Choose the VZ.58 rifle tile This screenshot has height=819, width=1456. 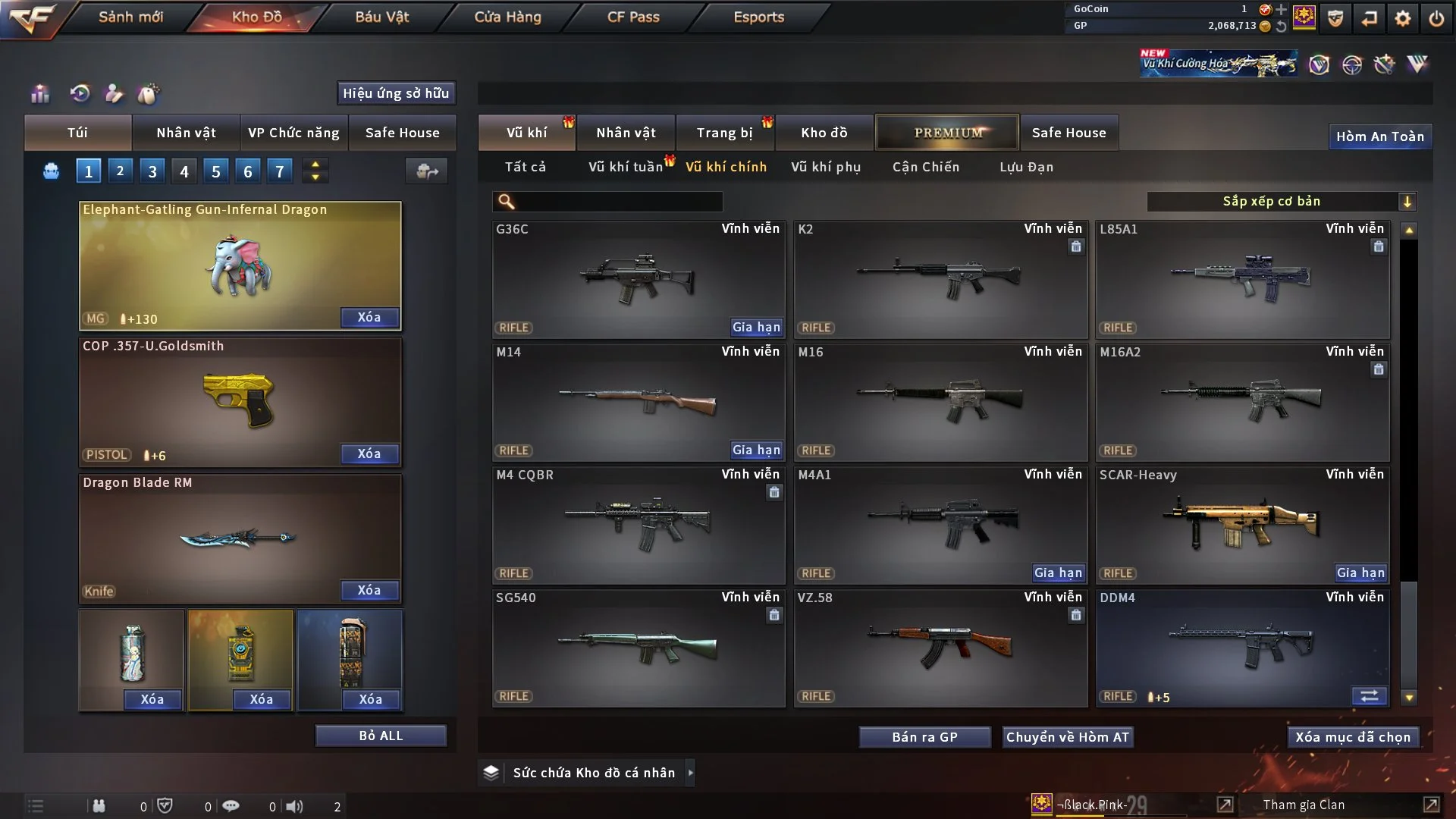click(940, 648)
